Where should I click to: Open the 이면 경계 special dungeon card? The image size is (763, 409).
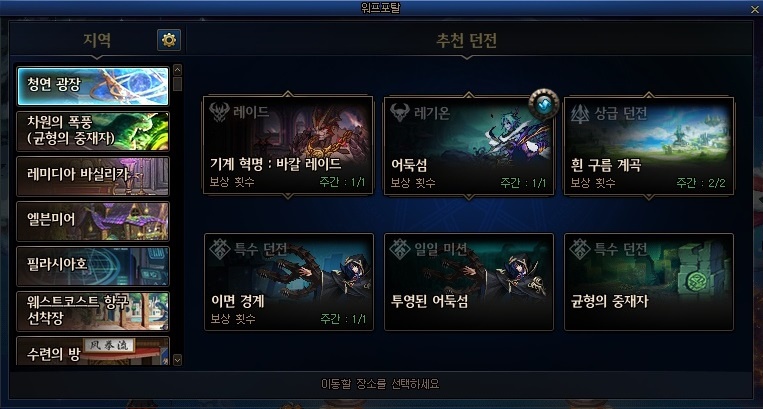pyautogui.click(x=288, y=282)
